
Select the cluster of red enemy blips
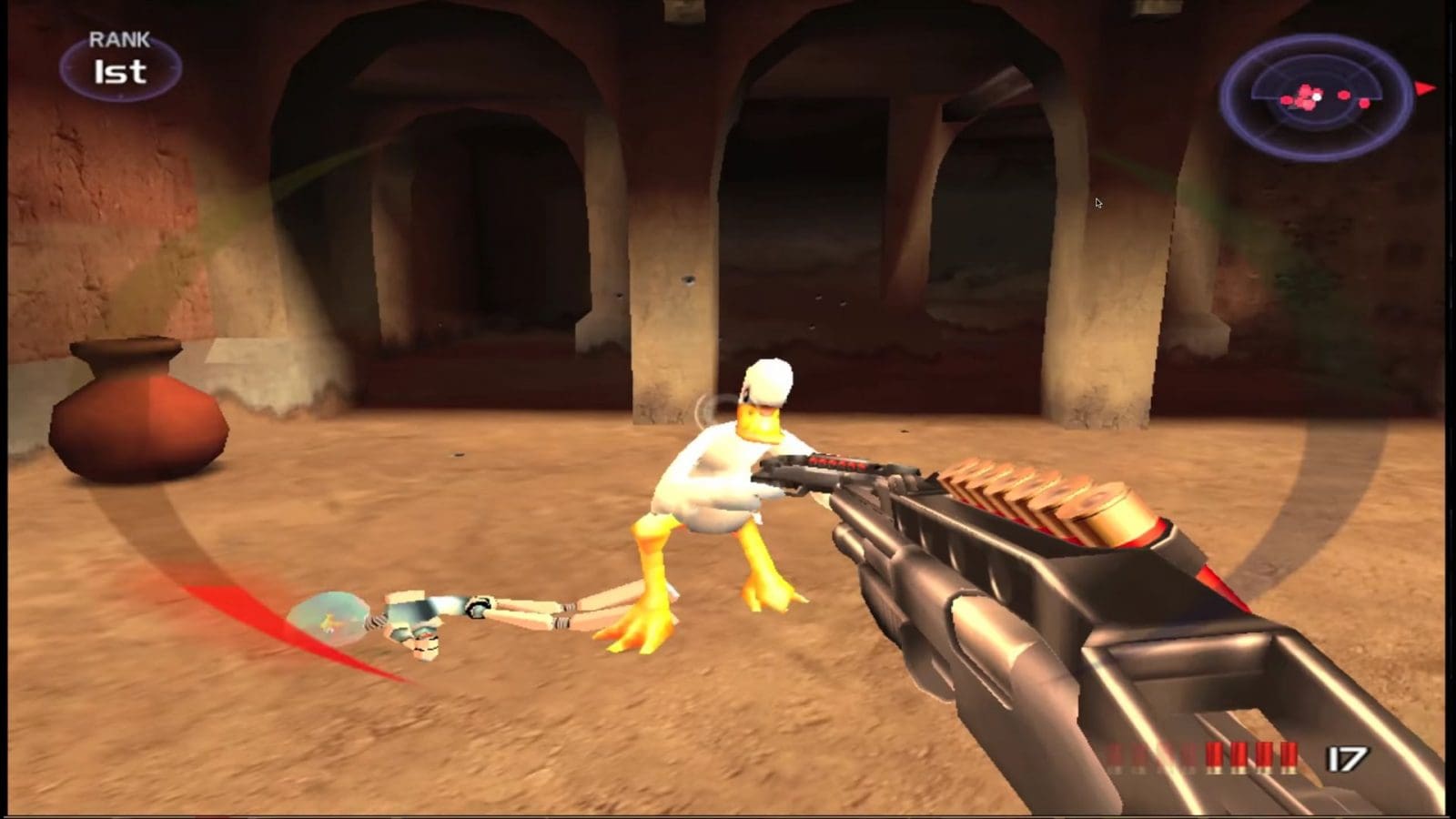[x=1306, y=96]
